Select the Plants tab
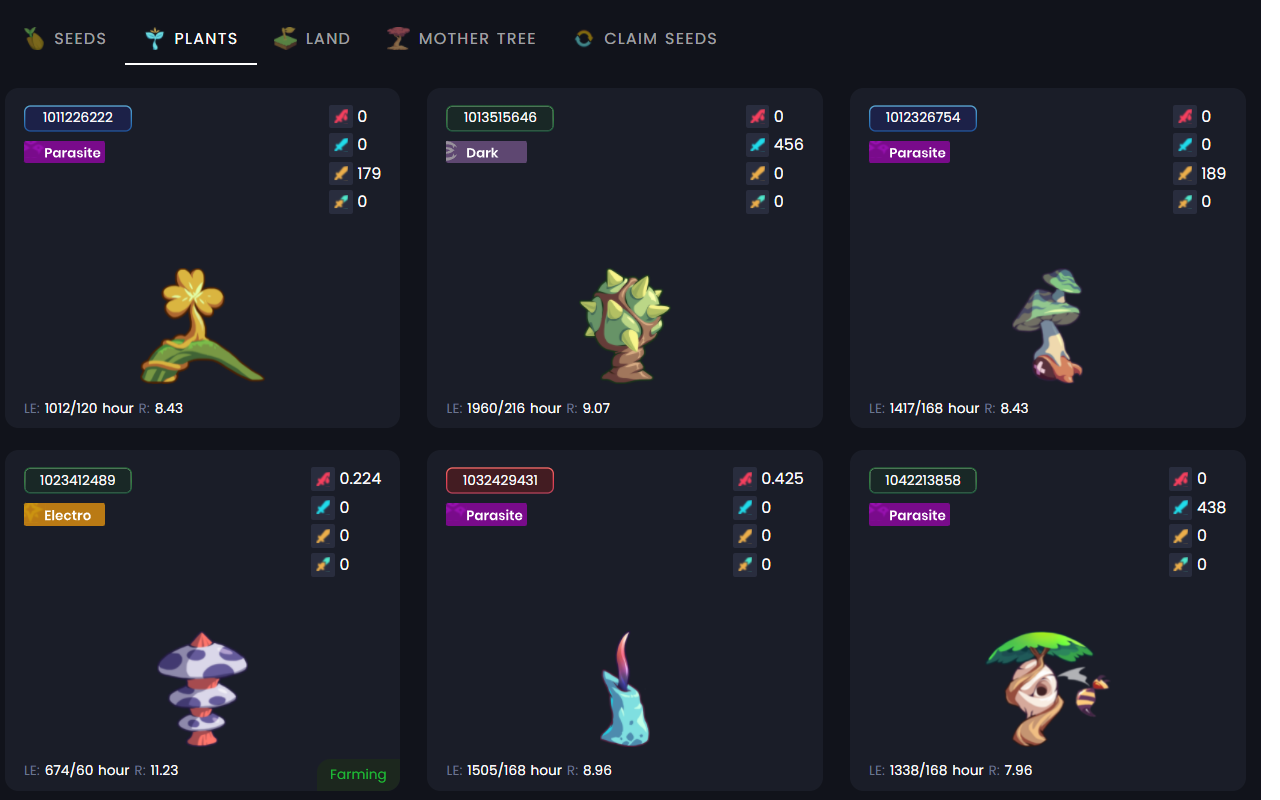This screenshot has height=800, width=1280. point(191,39)
